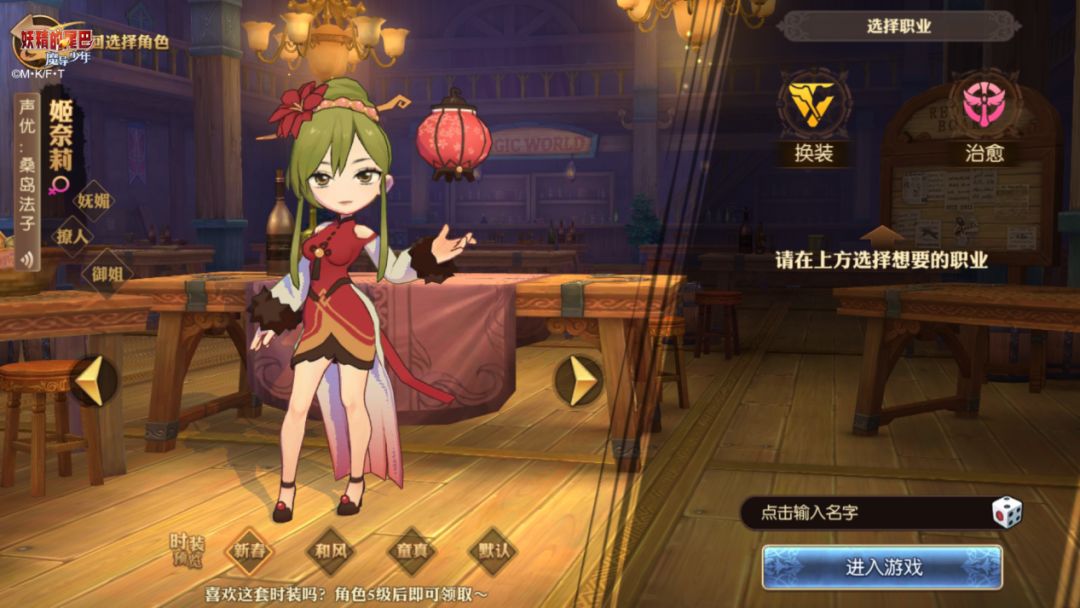Go to previous character with left arrow

tap(94, 381)
